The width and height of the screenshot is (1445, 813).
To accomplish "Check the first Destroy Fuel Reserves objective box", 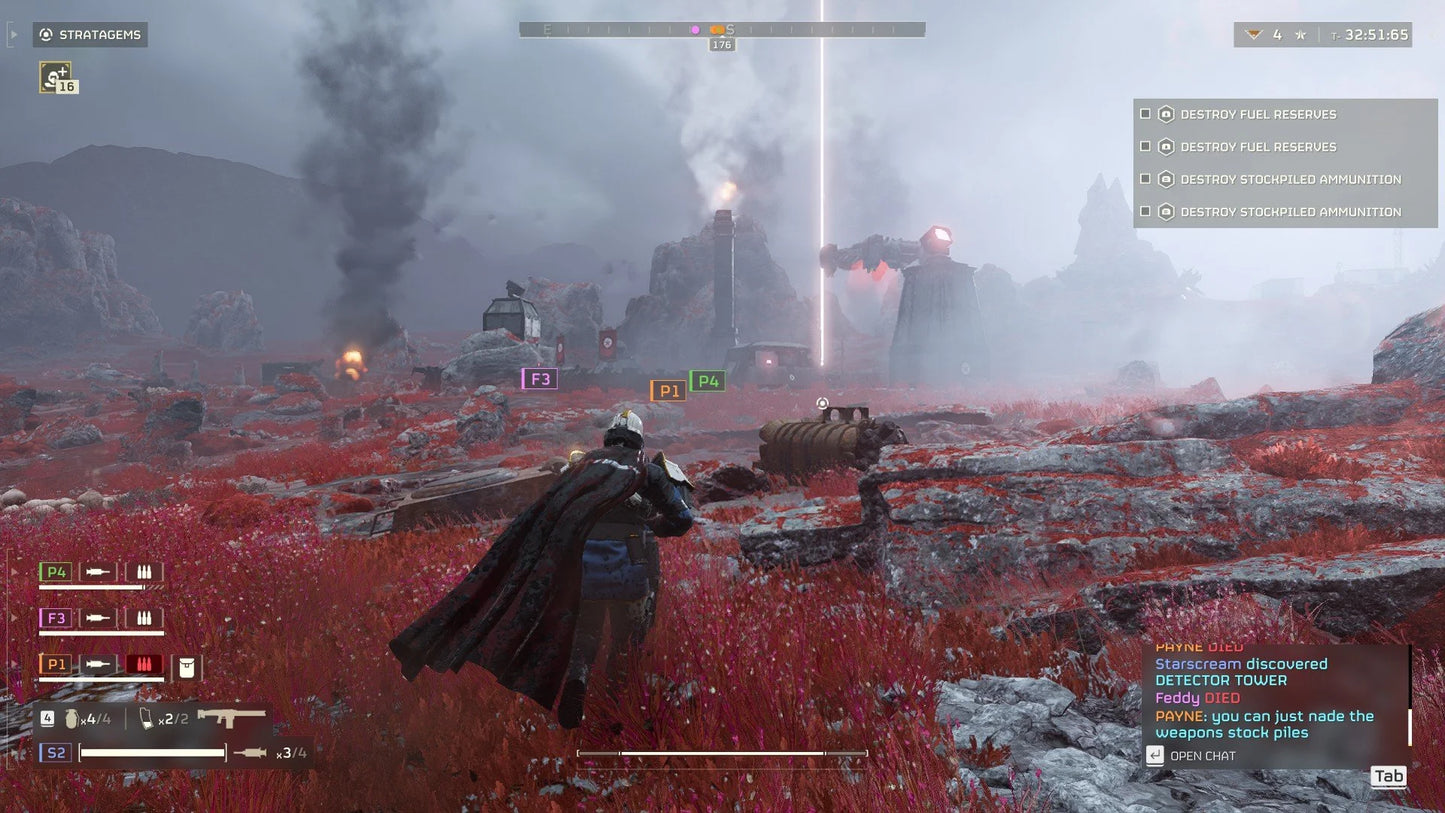I will pos(1145,113).
